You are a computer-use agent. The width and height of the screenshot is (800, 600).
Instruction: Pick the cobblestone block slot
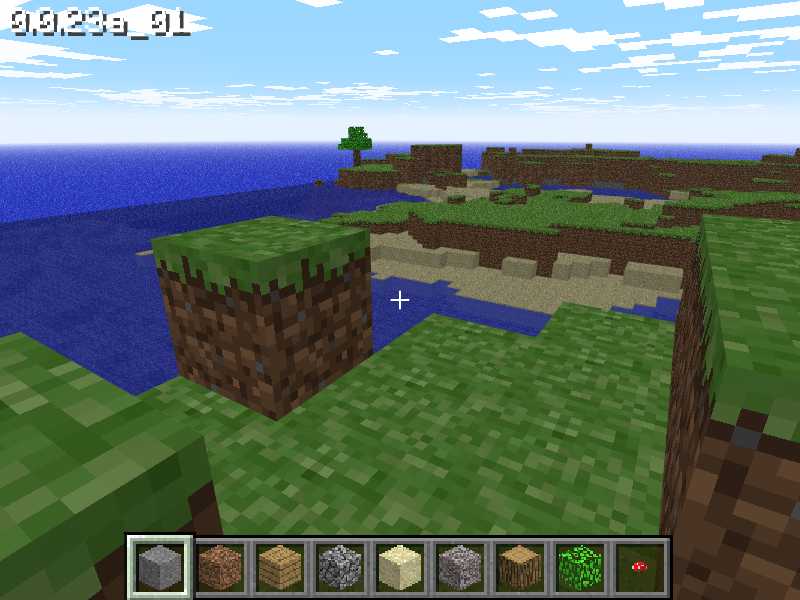[x=339, y=567]
